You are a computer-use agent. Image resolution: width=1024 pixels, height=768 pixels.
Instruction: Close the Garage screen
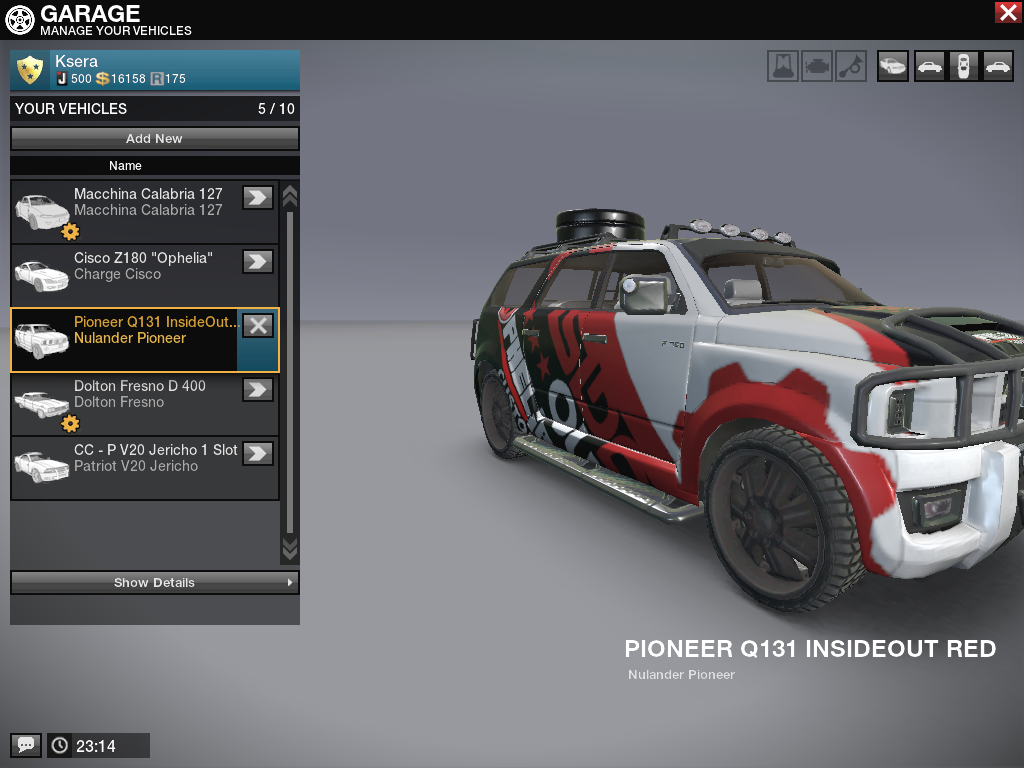pos(1007,12)
